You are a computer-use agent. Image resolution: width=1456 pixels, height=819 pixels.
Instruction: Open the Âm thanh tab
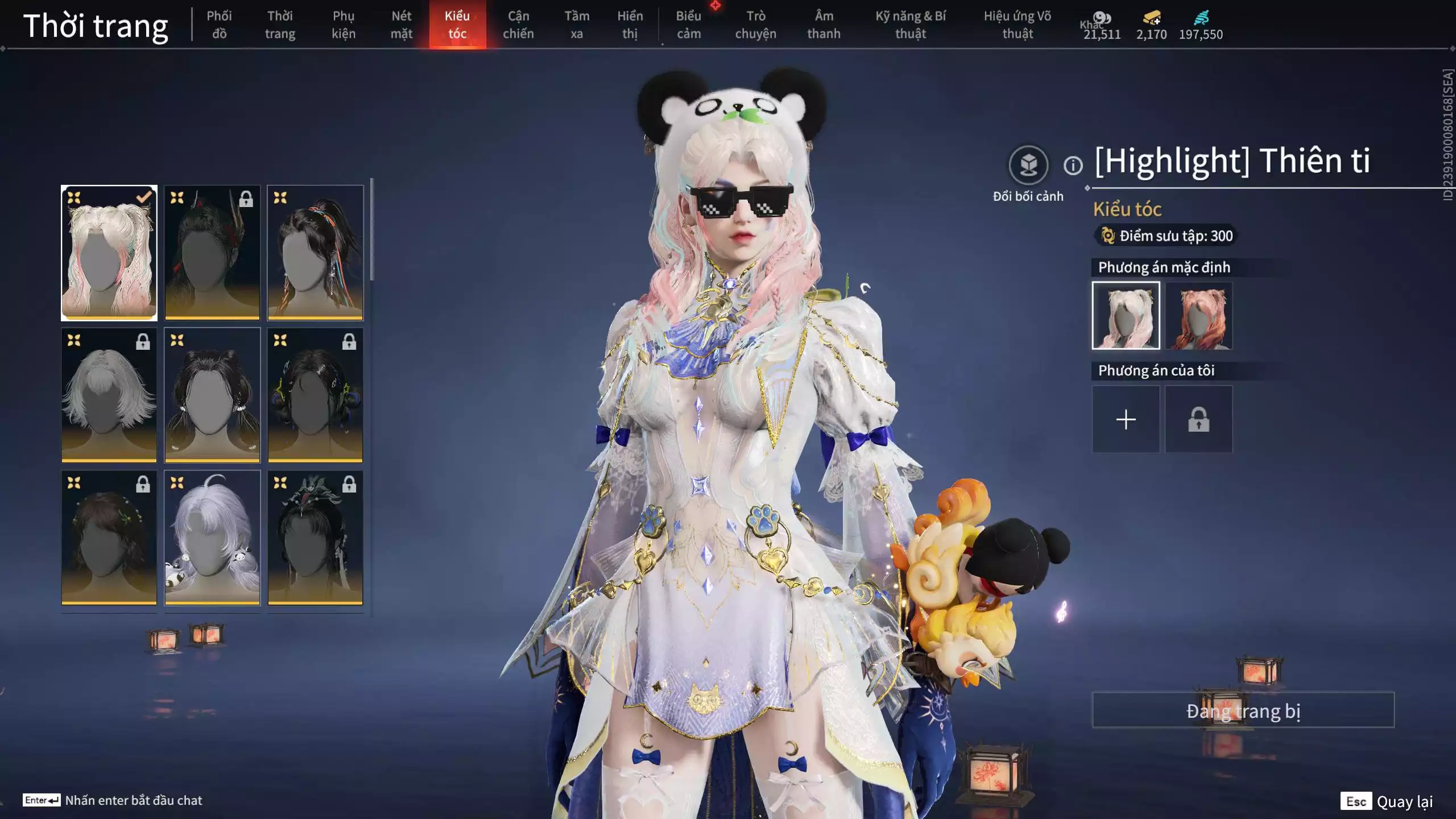pyautogui.click(x=824, y=24)
